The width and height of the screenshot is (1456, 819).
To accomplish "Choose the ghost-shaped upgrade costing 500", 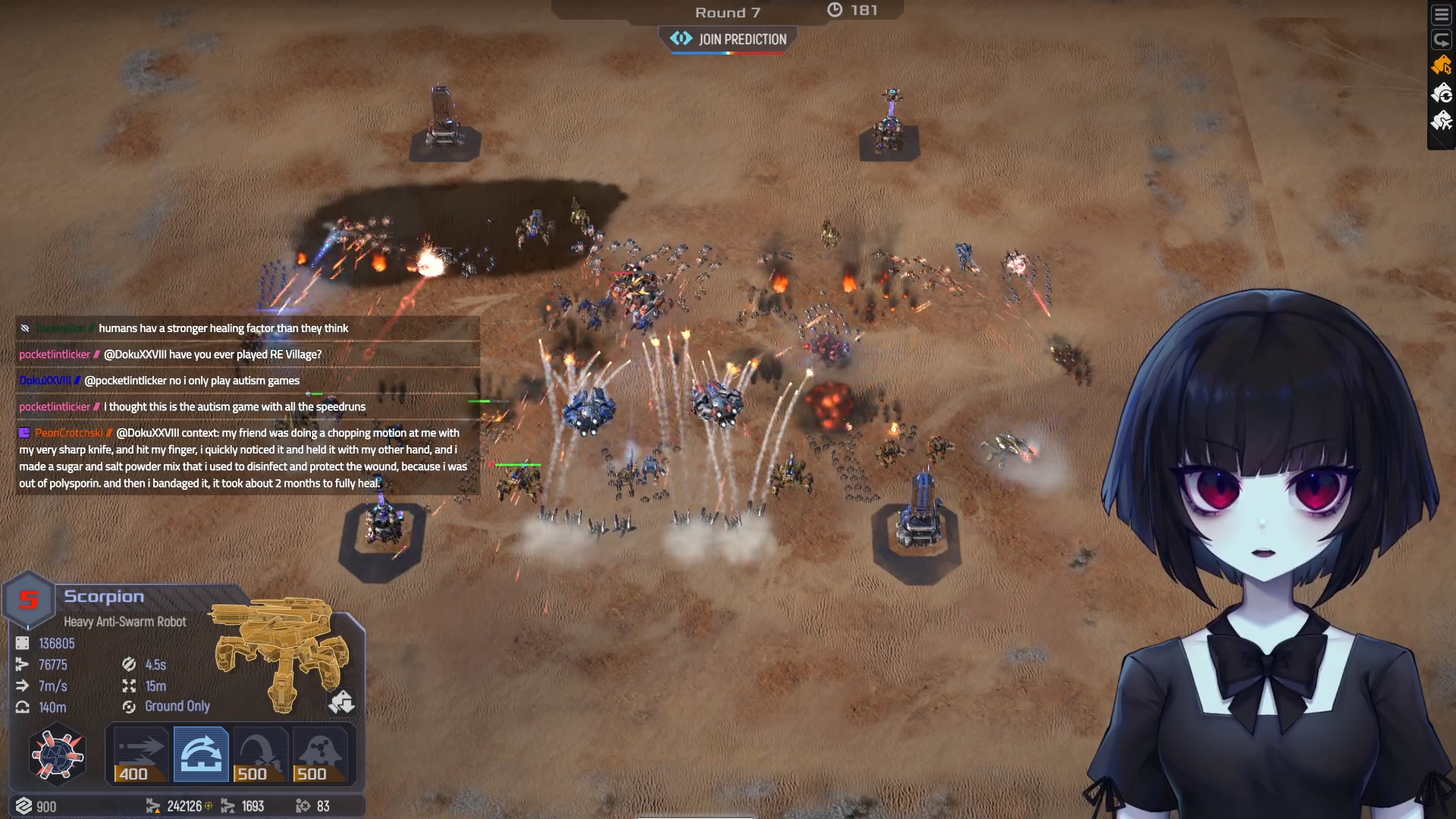I will coord(320,755).
